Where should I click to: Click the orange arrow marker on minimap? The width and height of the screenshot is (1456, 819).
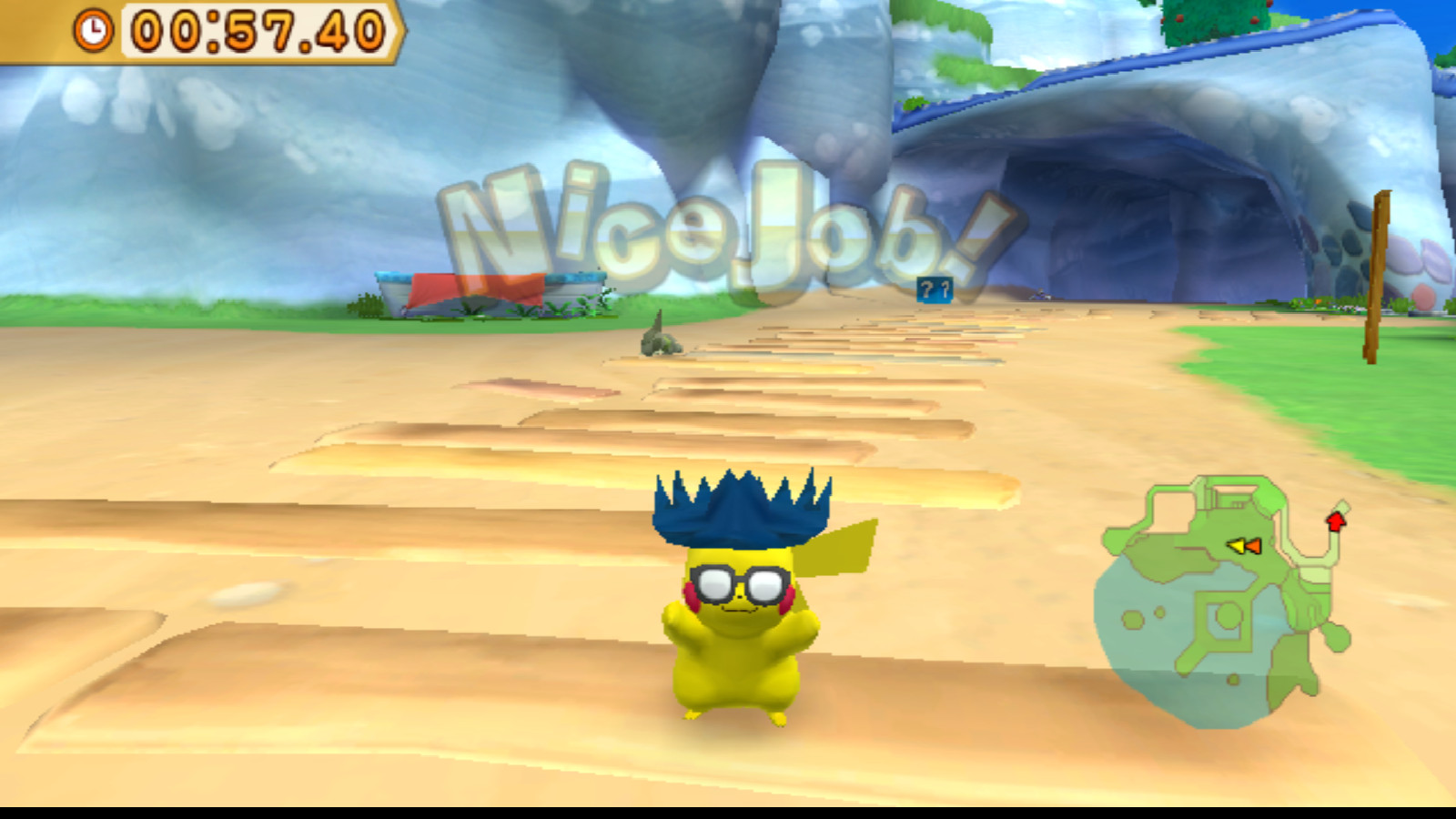1254,547
